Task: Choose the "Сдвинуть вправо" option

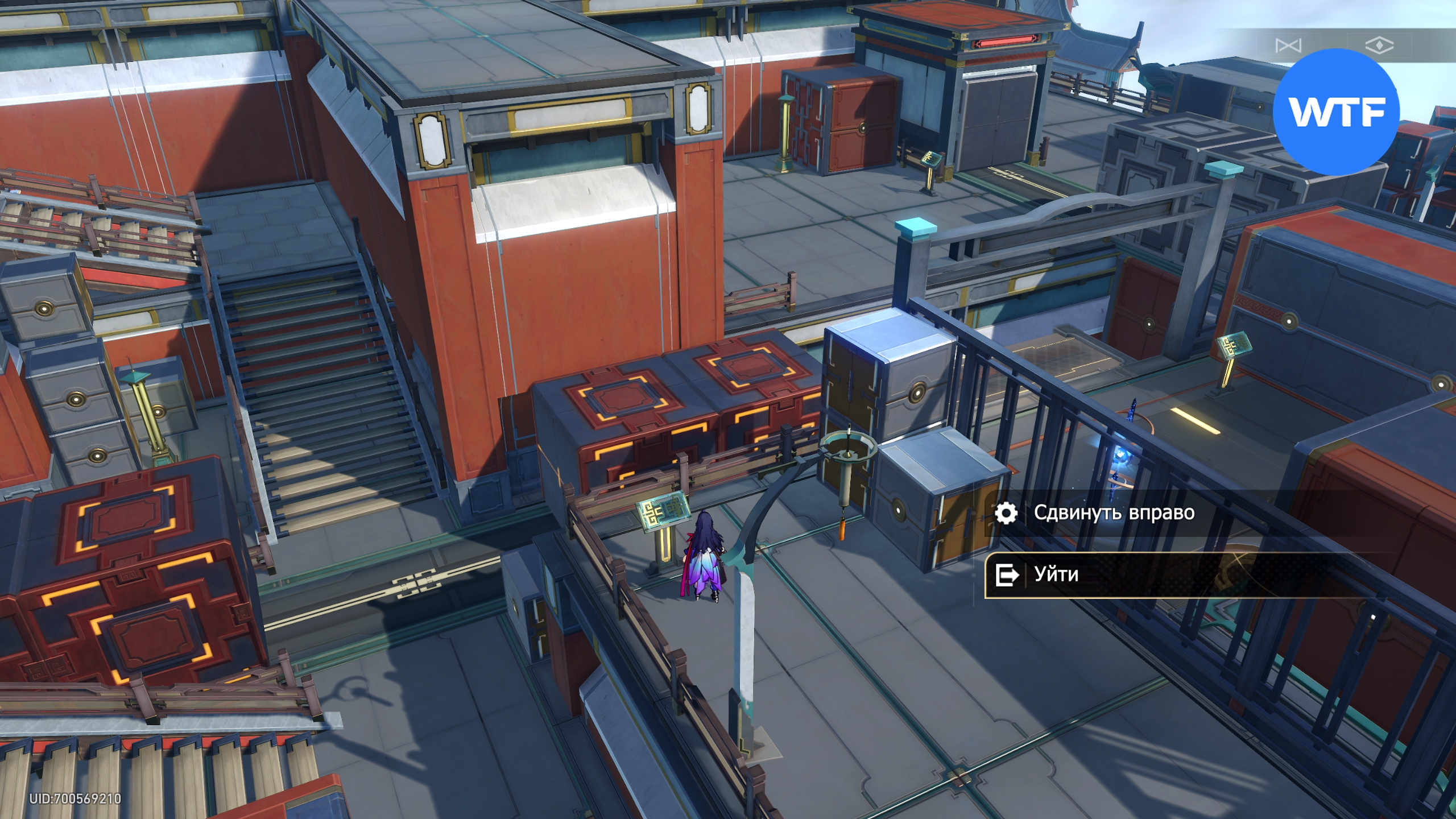Action: coord(1112,513)
